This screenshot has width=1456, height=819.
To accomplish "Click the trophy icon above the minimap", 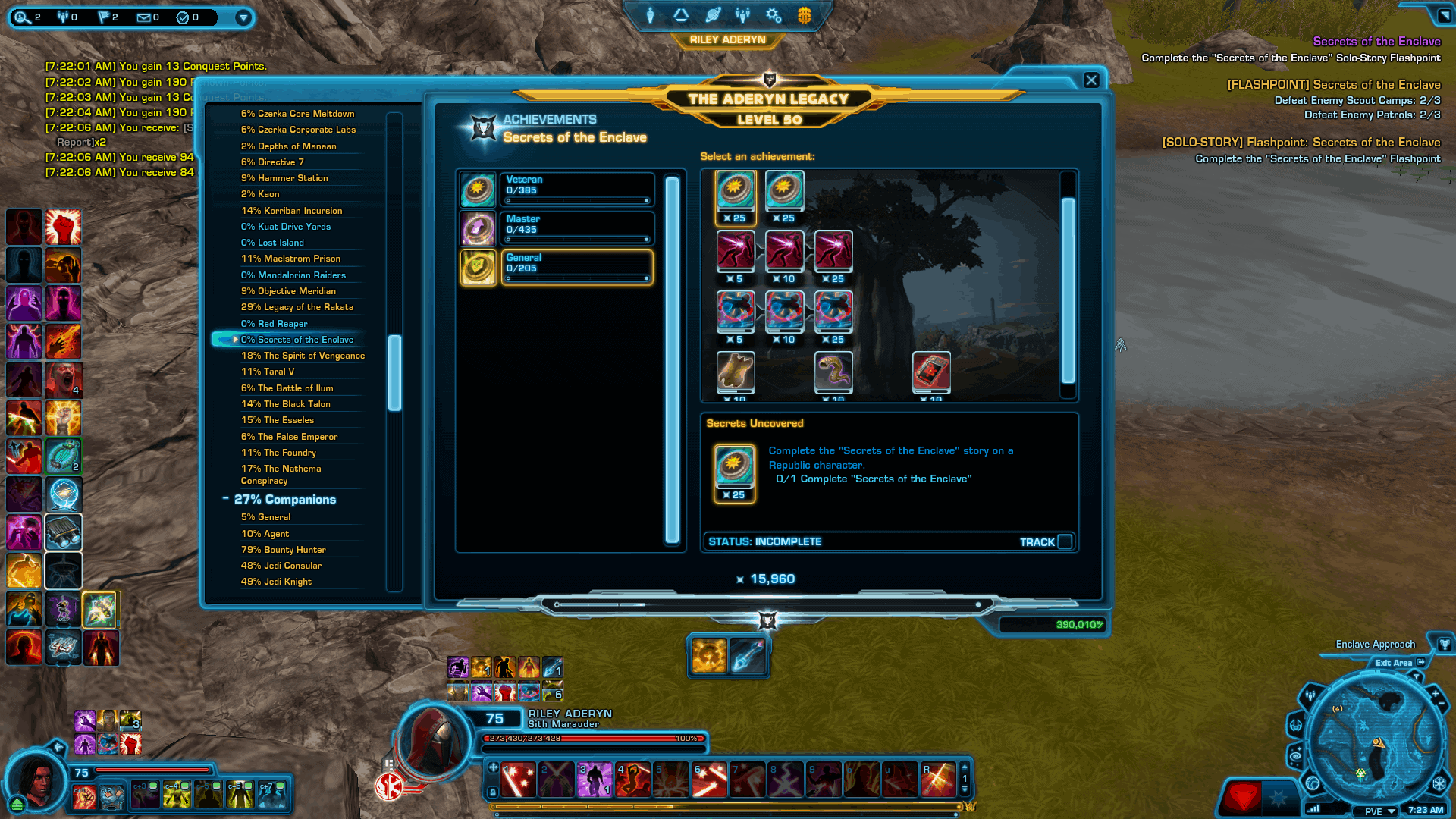I will pyautogui.click(x=1444, y=646).
